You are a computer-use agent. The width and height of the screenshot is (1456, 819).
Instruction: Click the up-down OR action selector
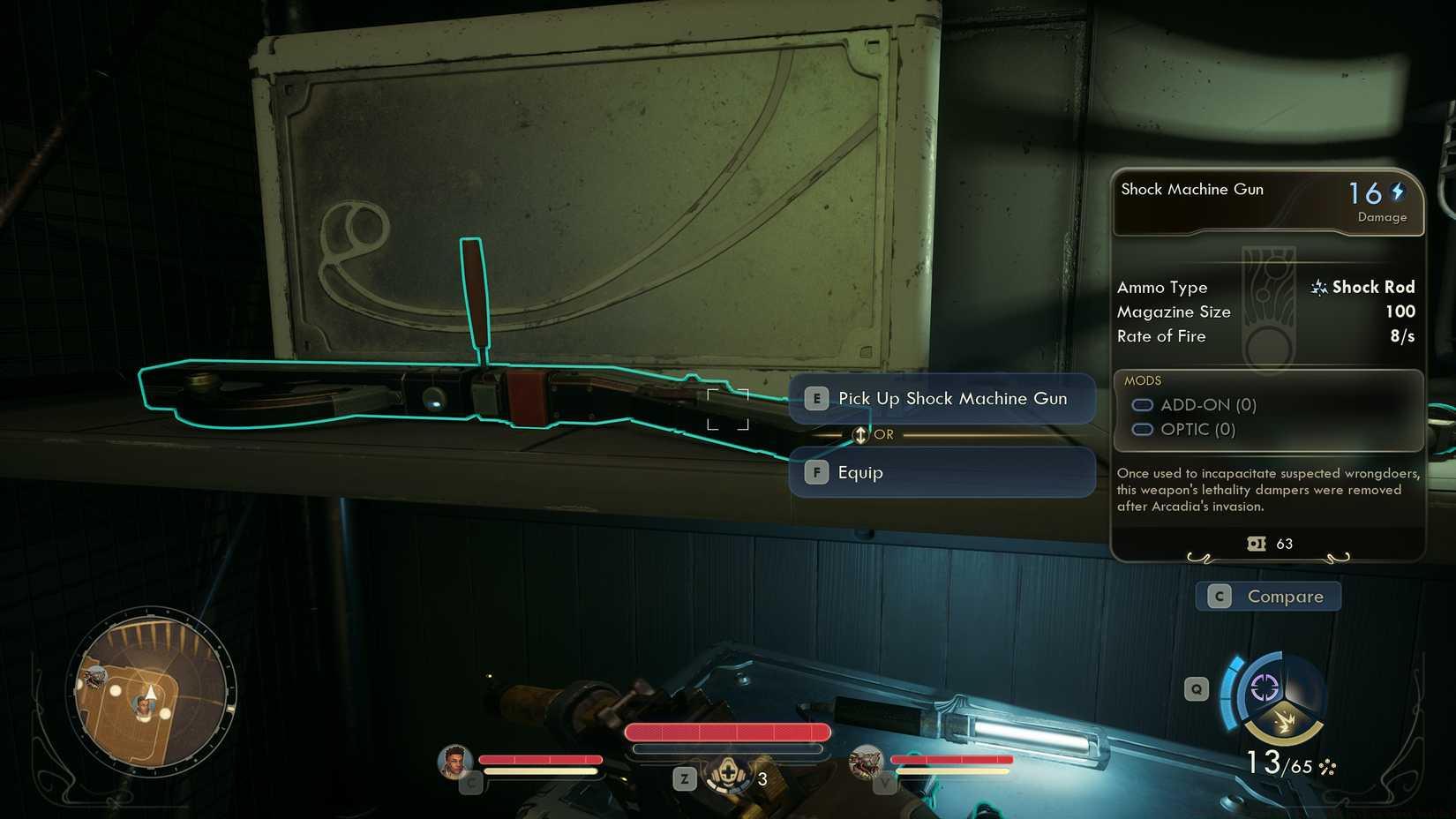tap(859, 434)
